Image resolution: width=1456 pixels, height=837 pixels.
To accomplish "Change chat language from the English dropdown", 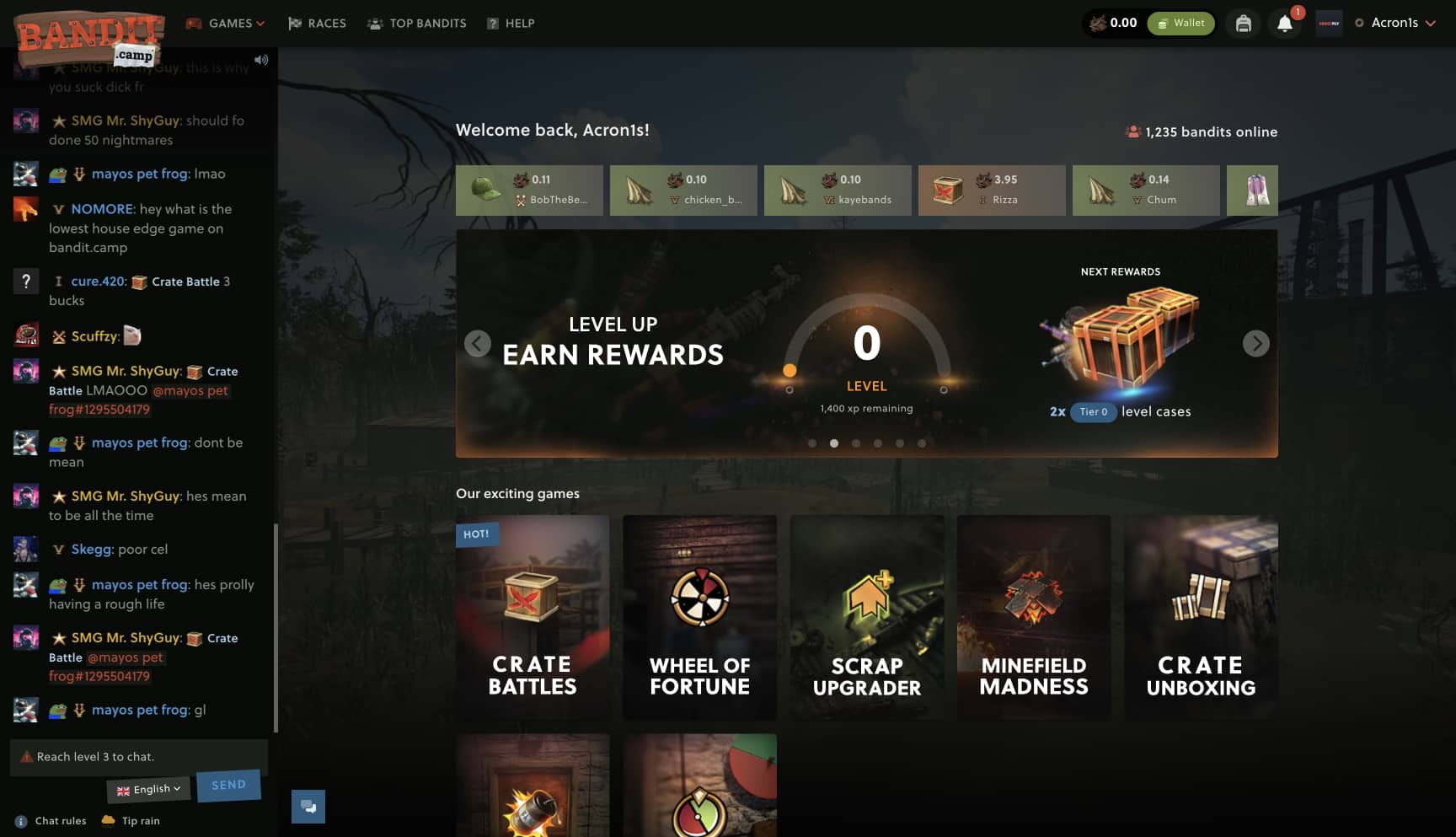I will [148, 789].
